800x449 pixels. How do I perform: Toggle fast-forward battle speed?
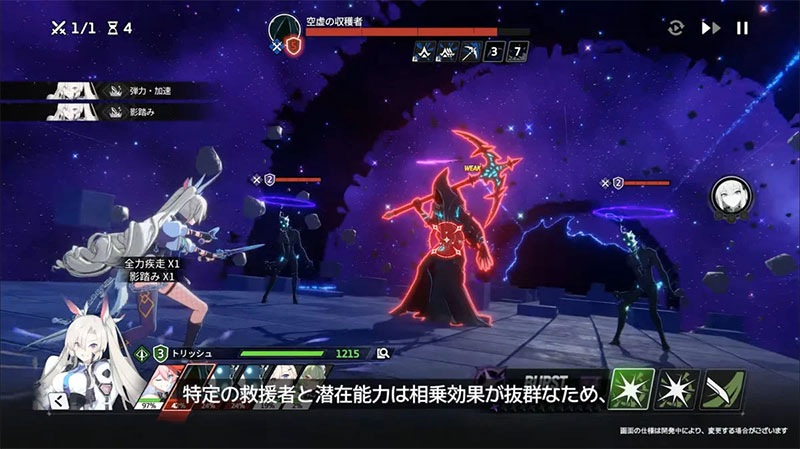710,28
